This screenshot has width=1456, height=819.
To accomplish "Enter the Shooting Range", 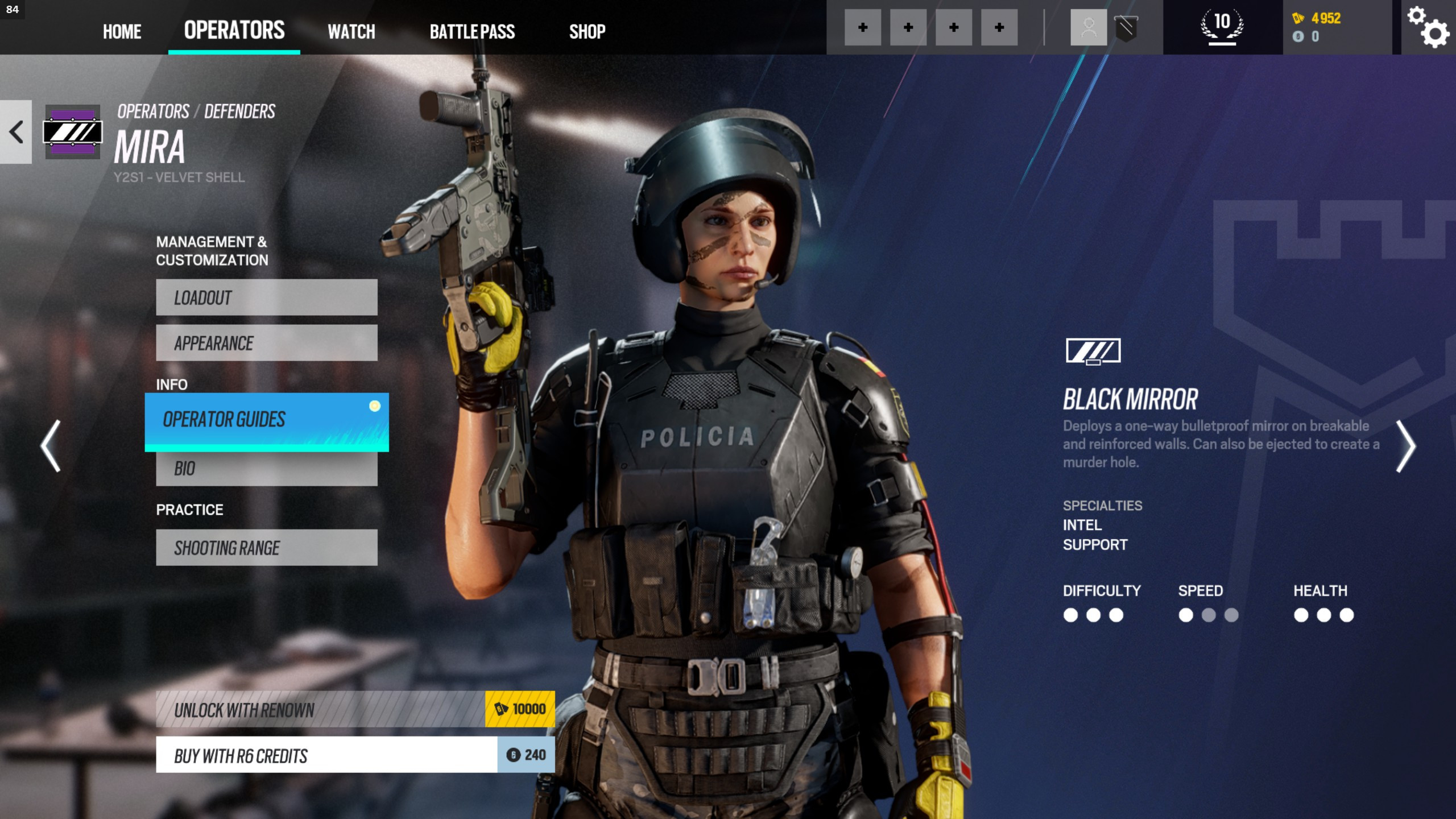I will click(x=266, y=548).
